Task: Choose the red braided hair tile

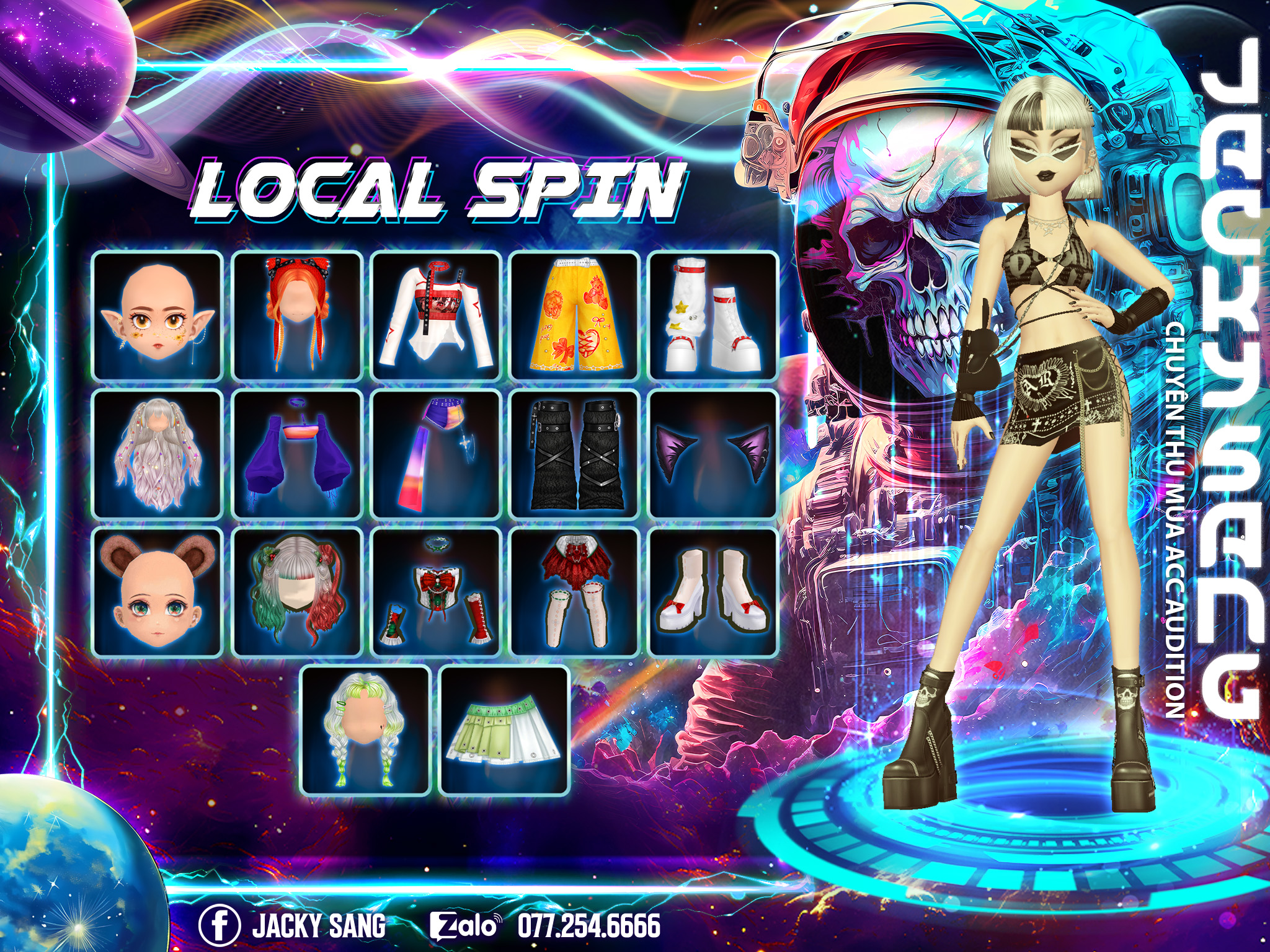Action: pyautogui.click(x=297, y=315)
